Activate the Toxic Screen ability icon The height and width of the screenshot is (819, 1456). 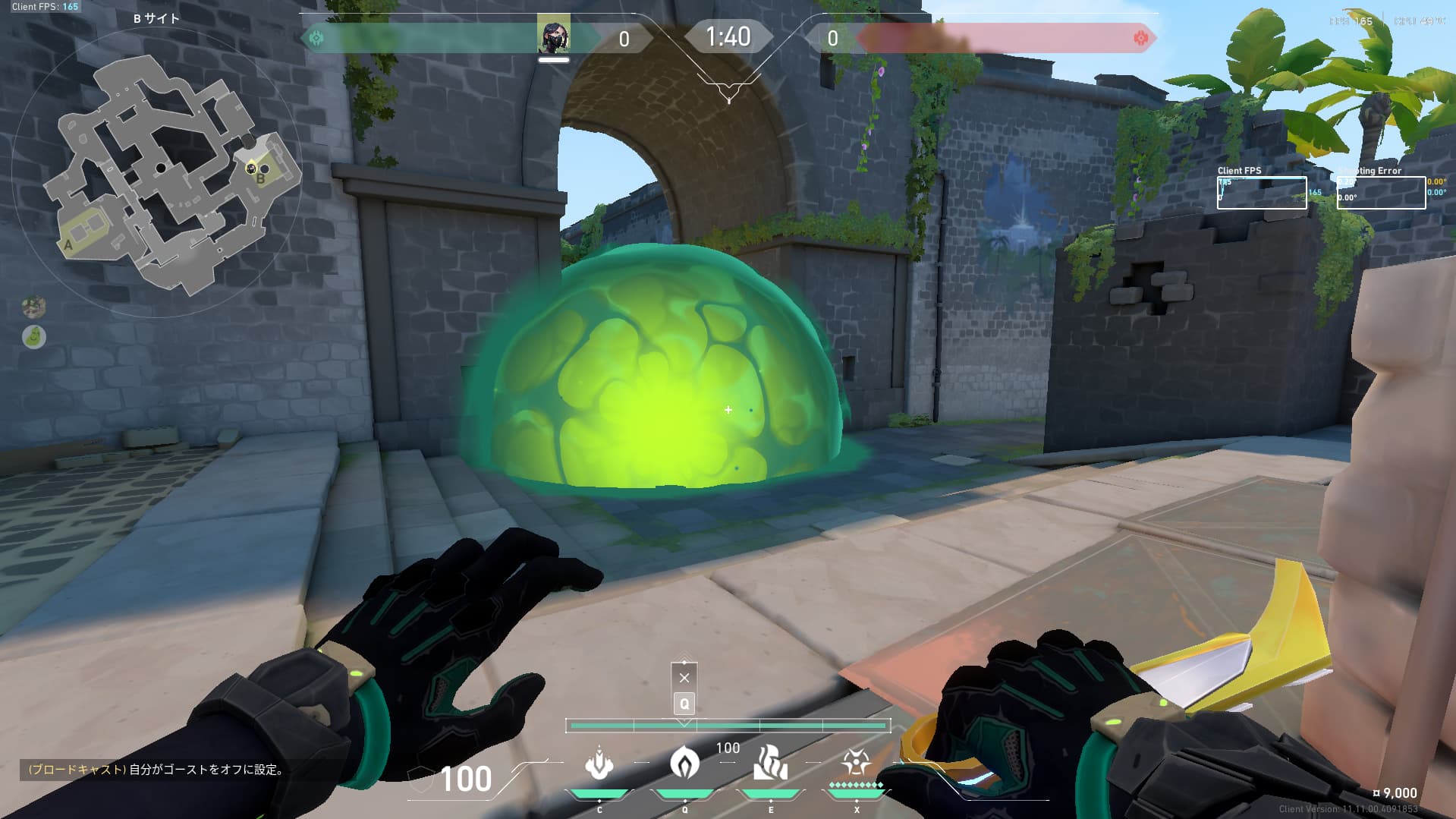770,763
